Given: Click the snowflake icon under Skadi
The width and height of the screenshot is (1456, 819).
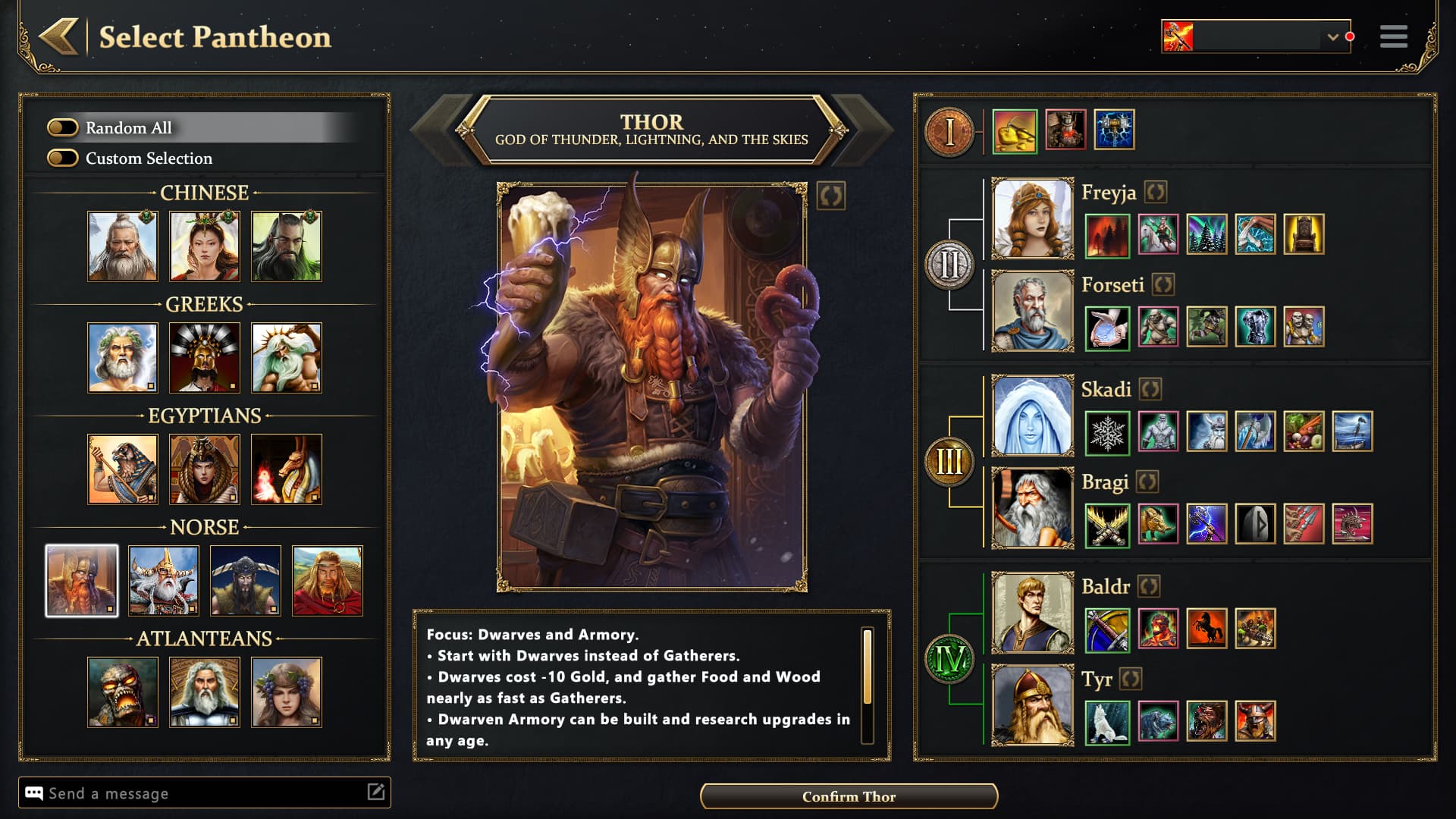Looking at the screenshot, I should pos(1107,433).
